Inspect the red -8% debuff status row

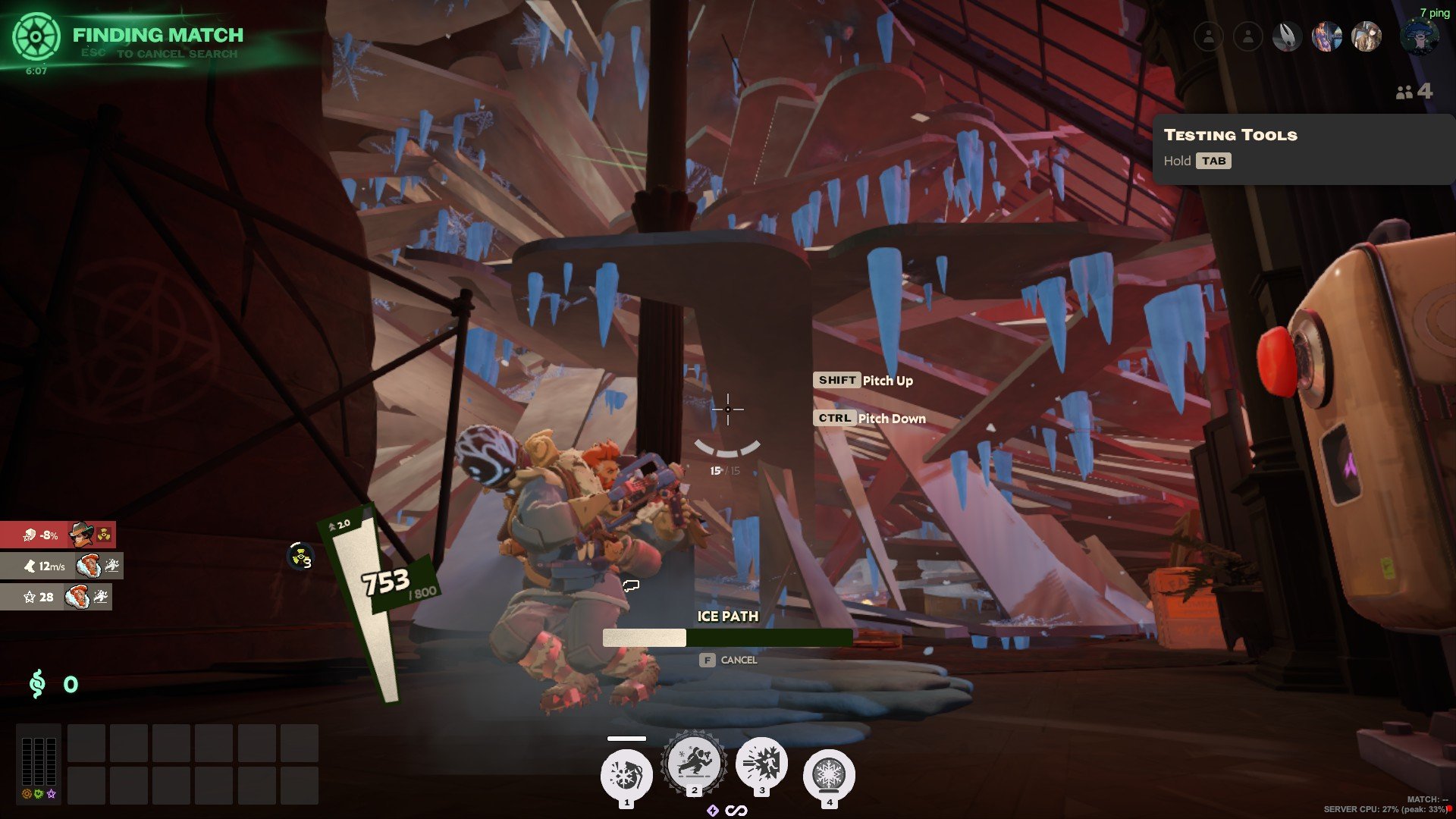tap(58, 535)
